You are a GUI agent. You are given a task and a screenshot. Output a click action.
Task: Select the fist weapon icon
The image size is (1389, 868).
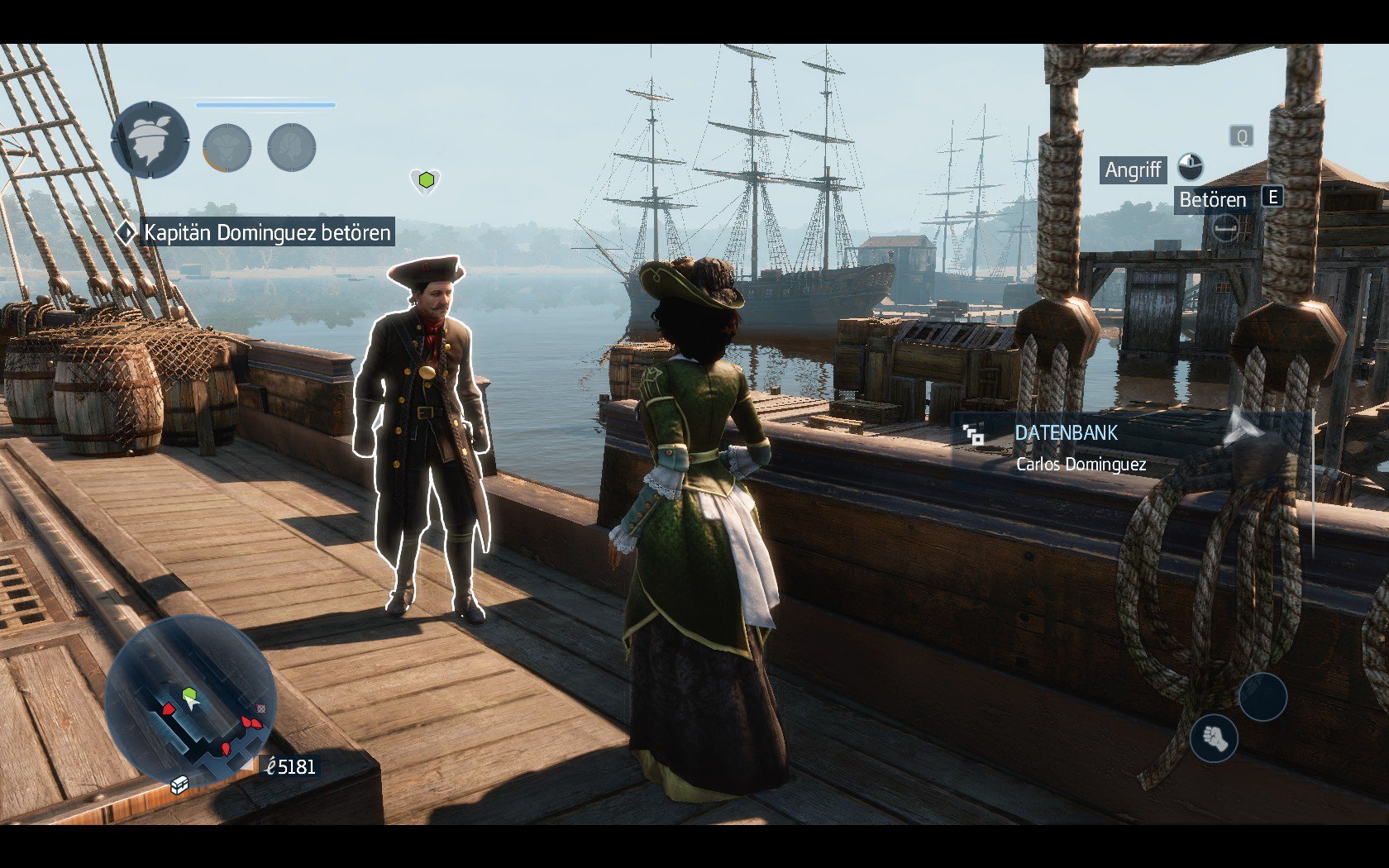point(1214,737)
